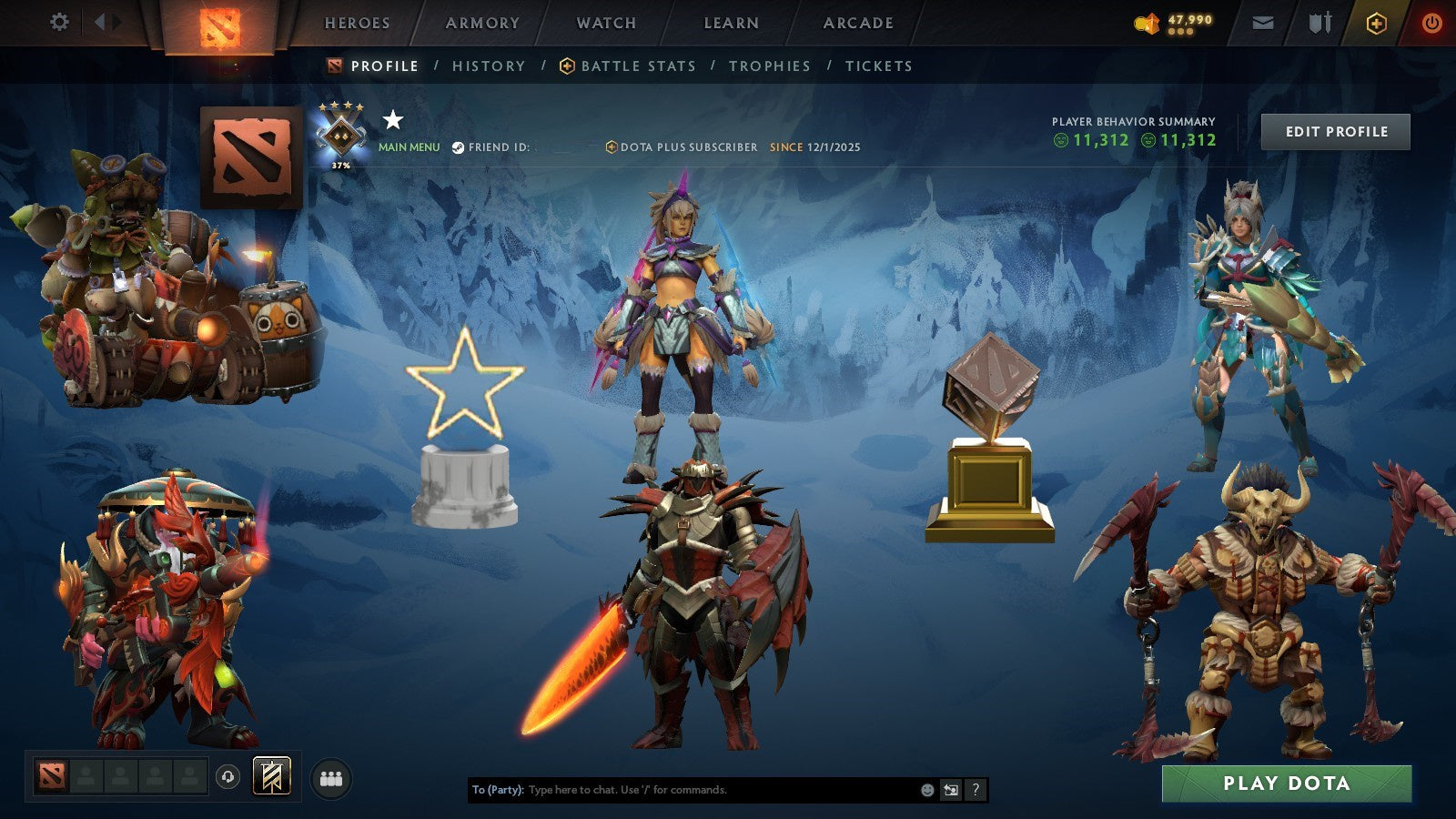Image resolution: width=1456 pixels, height=819 pixels.
Task: Click the '?' chat help toggle
Action: click(975, 790)
